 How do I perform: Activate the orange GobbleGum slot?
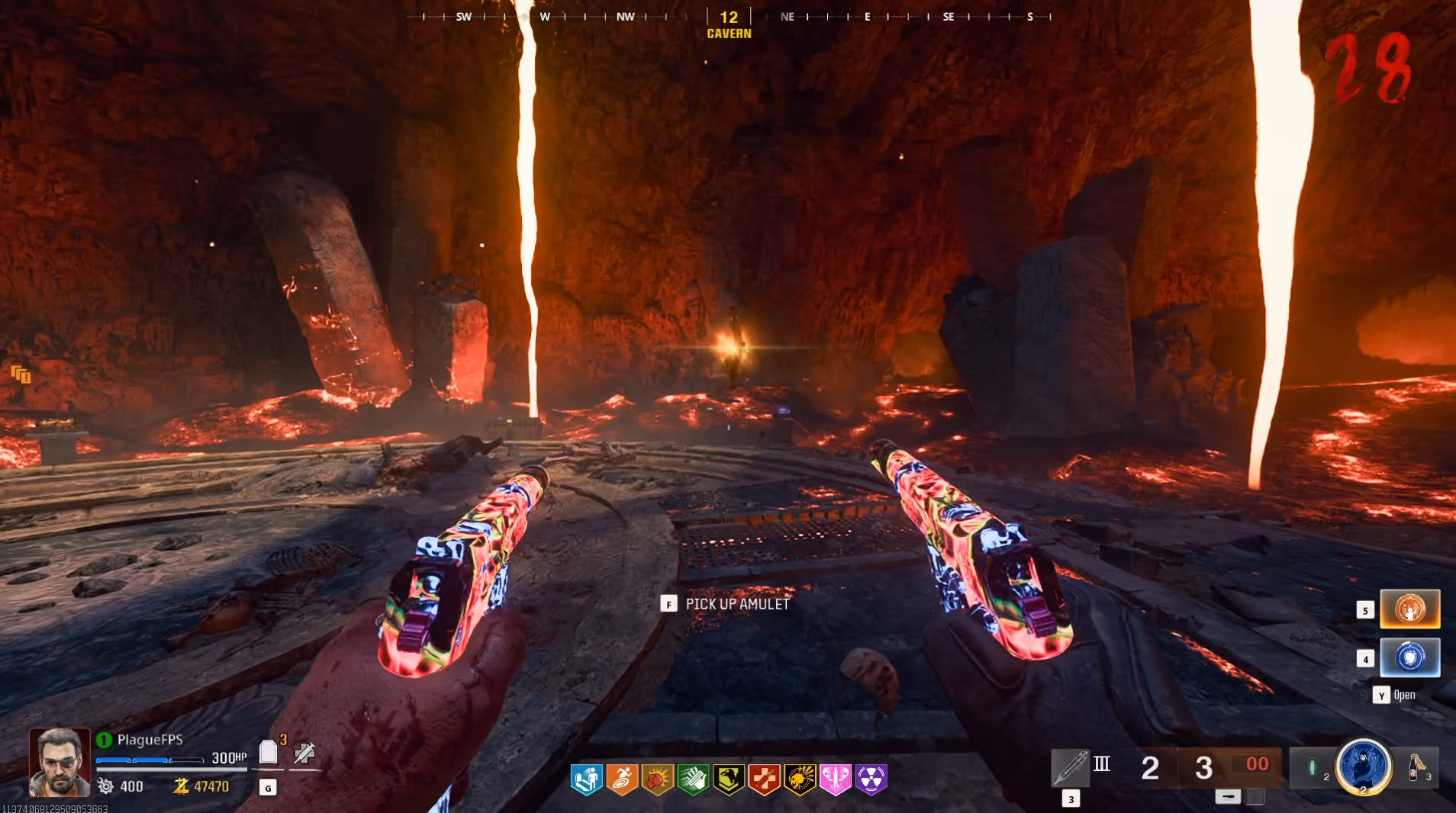coord(1409,609)
